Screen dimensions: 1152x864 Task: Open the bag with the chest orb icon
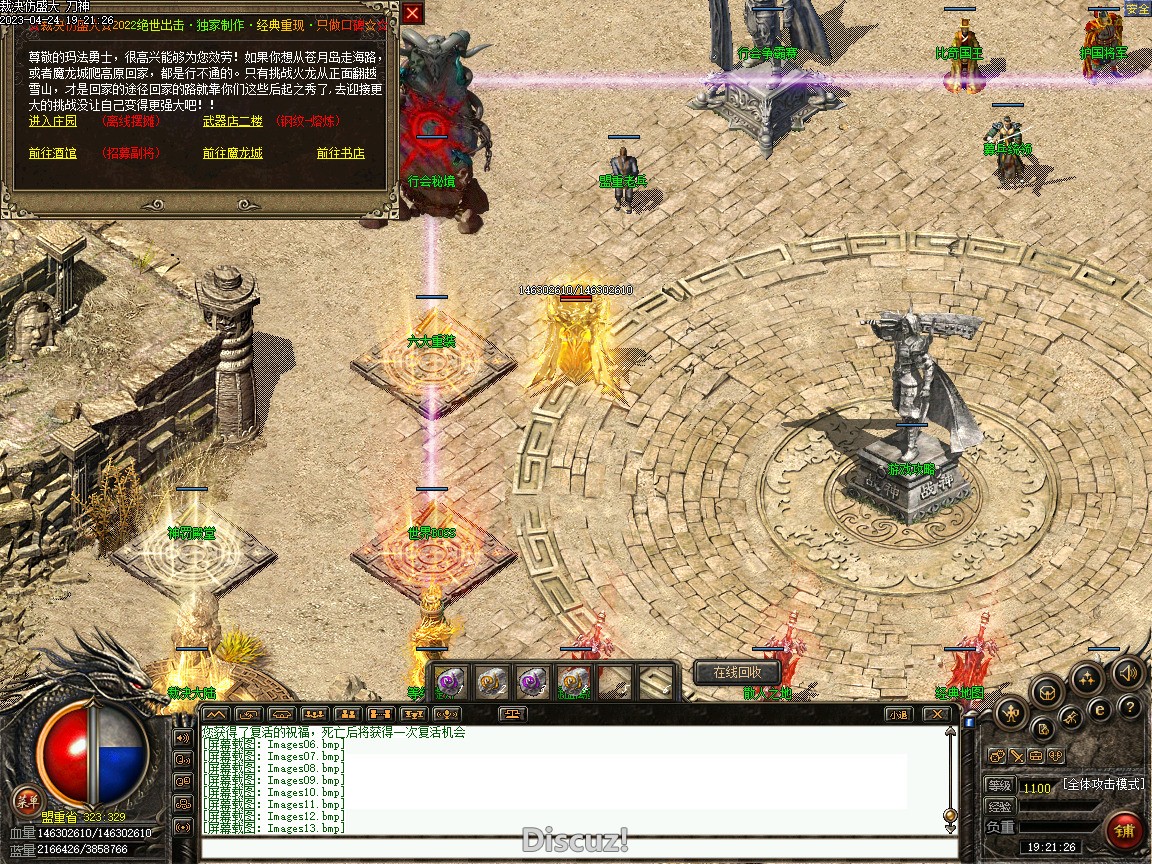click(x=1046, y=690)
